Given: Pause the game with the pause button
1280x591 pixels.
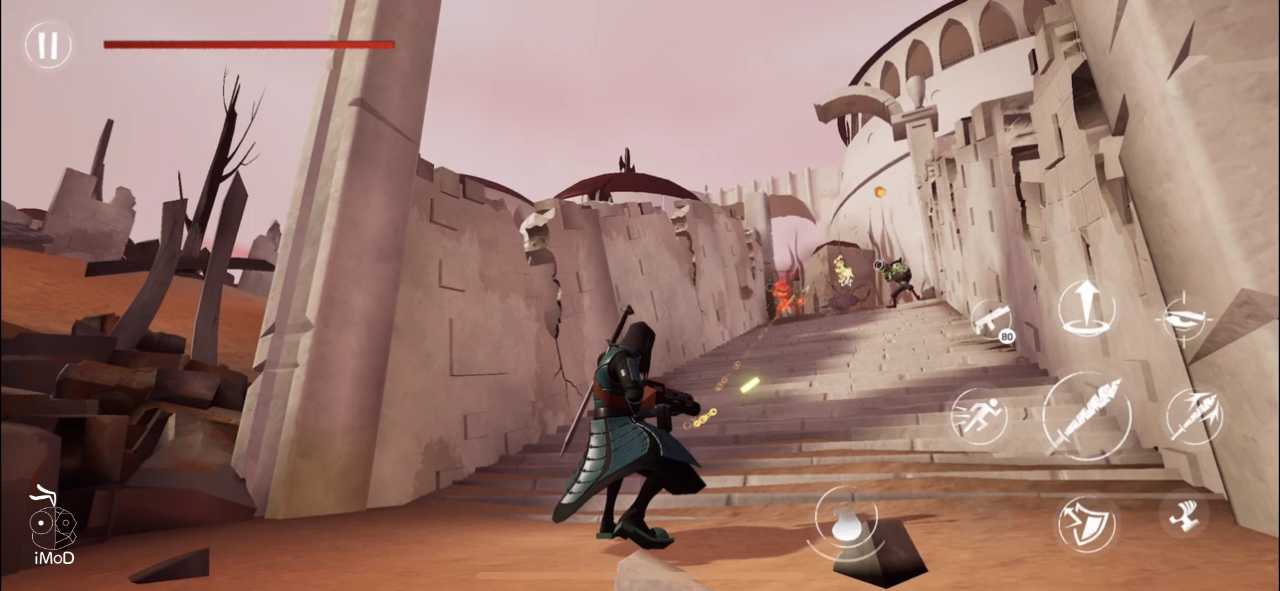Looking at the screenshot, I should (x=48, y=45).
